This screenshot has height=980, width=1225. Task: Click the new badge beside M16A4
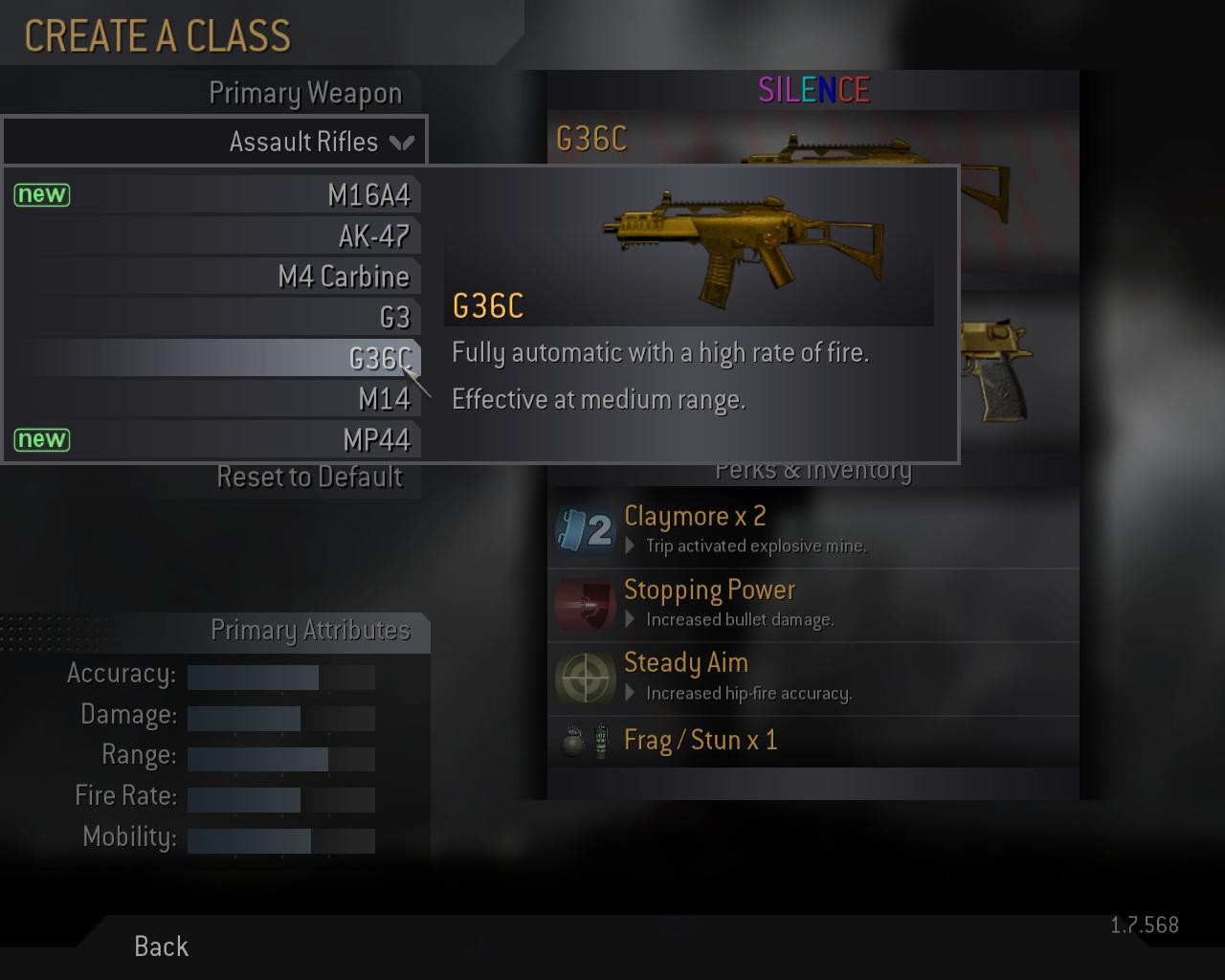click(x=42, y=194)
